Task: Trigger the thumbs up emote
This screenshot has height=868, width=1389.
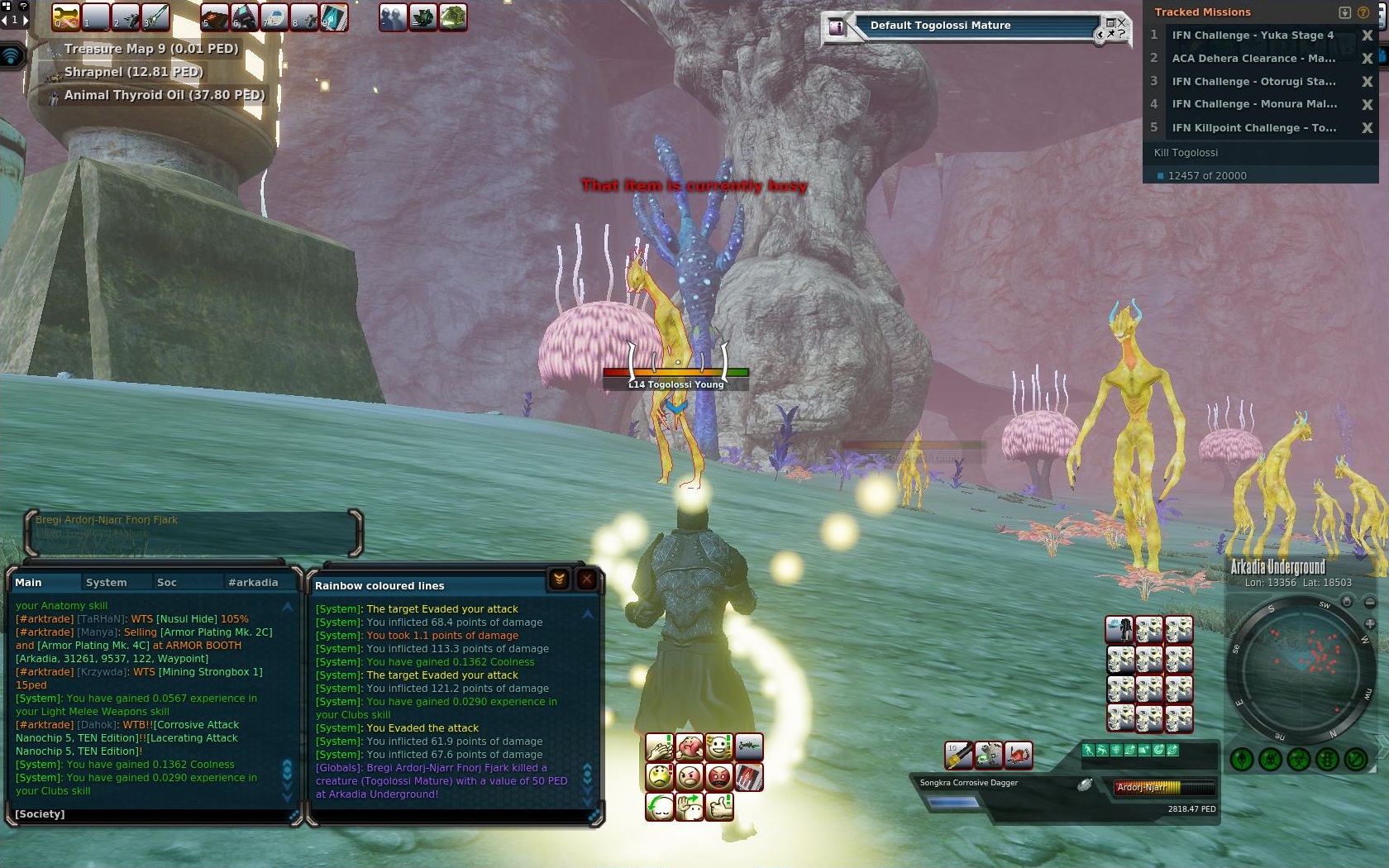Action: click(719, 806)
